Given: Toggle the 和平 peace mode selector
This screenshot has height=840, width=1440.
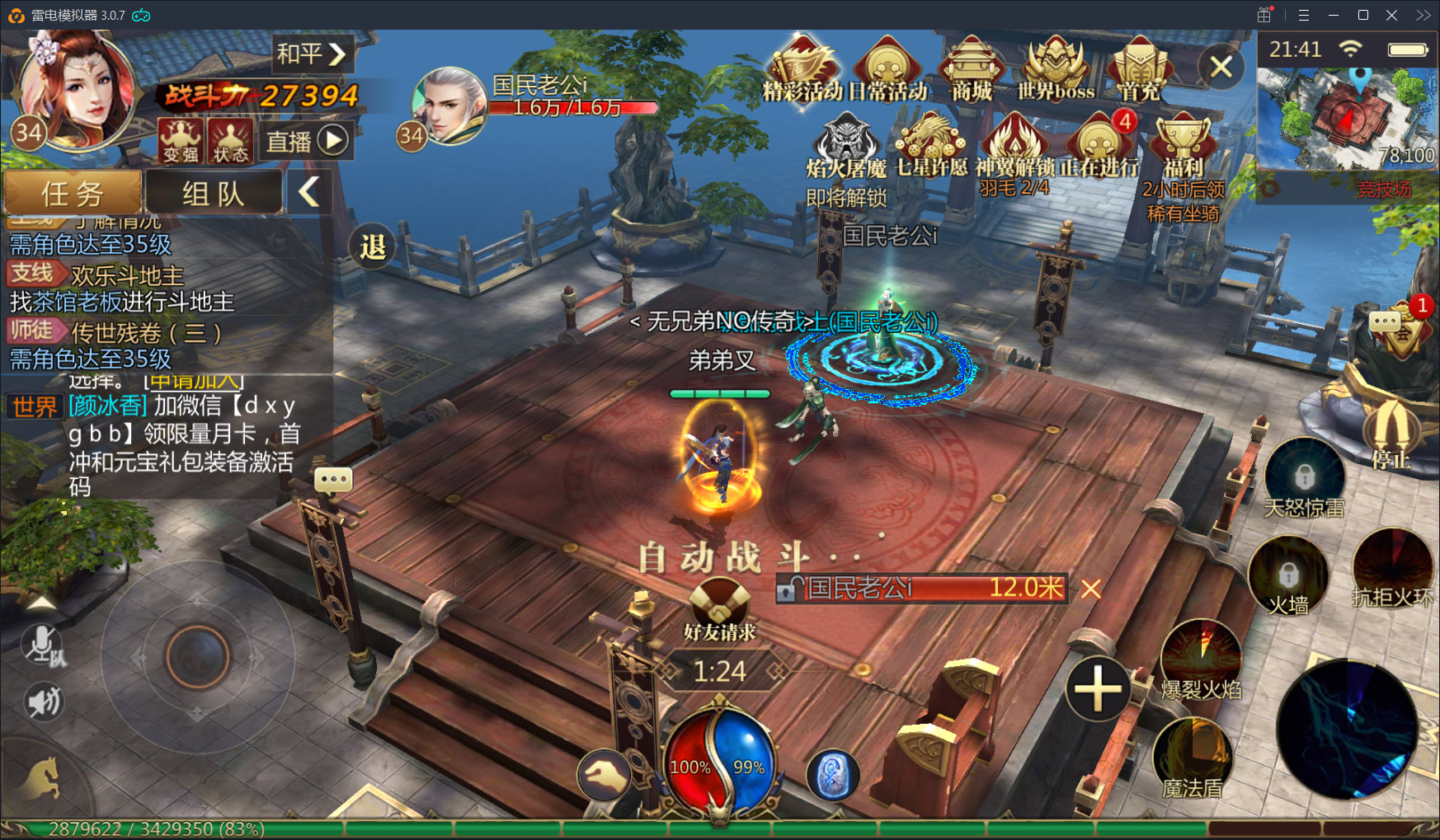Looking at the screenshot, I should [x=312, y=54].
